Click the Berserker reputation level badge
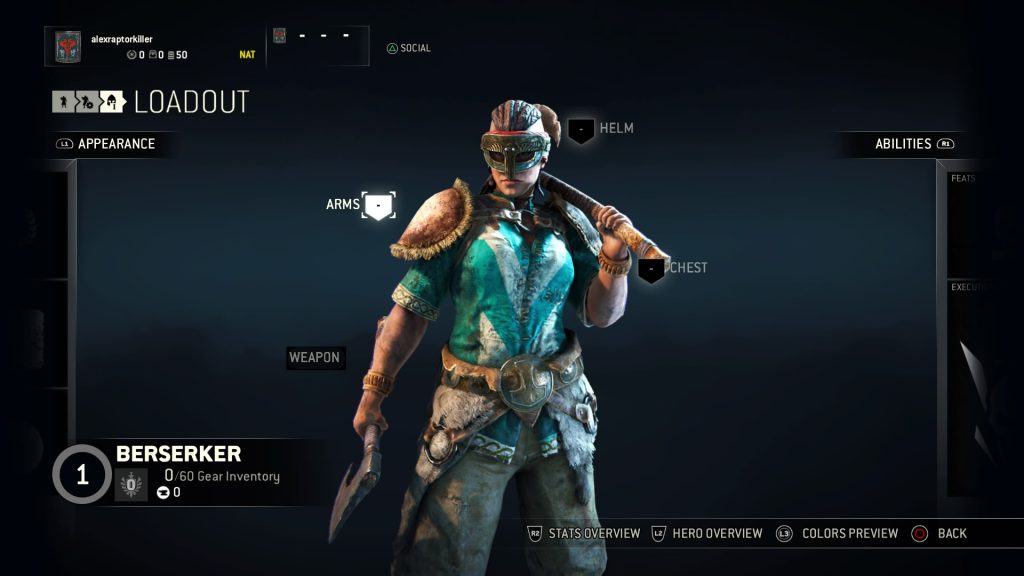 [82, 474]
